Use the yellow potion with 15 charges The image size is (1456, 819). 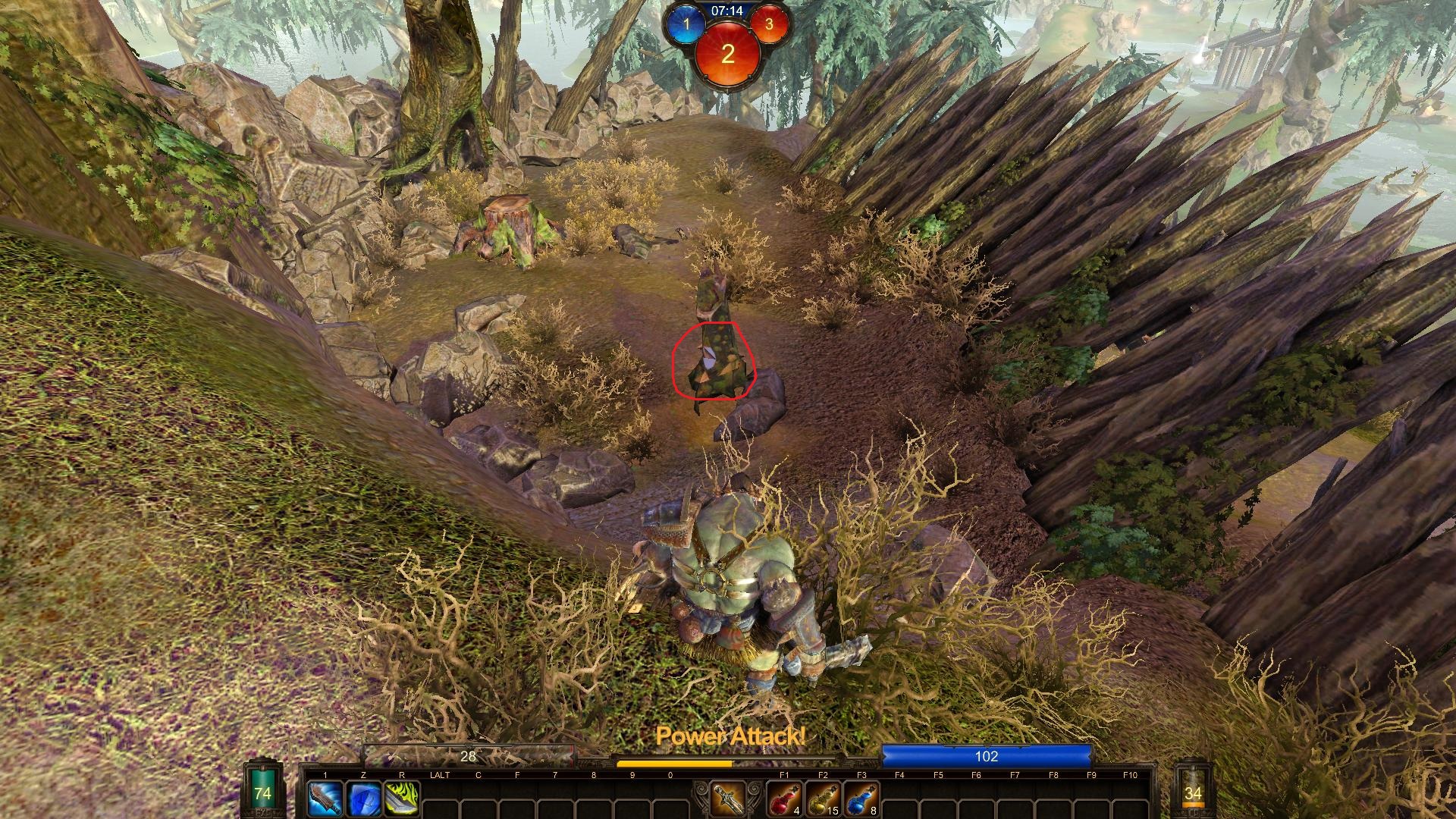point(823,799)
